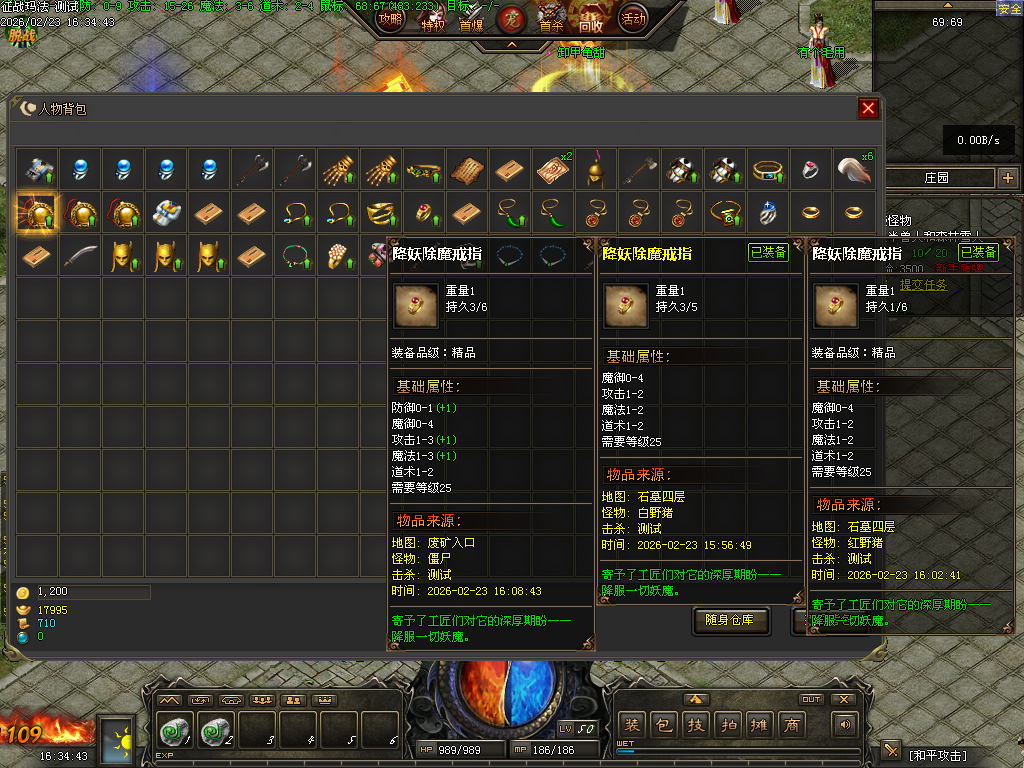The width and height of the screenshot is (1024, 768).
Task: Click the 提交任务 submit quest link
Action: [x=923, y=285]
